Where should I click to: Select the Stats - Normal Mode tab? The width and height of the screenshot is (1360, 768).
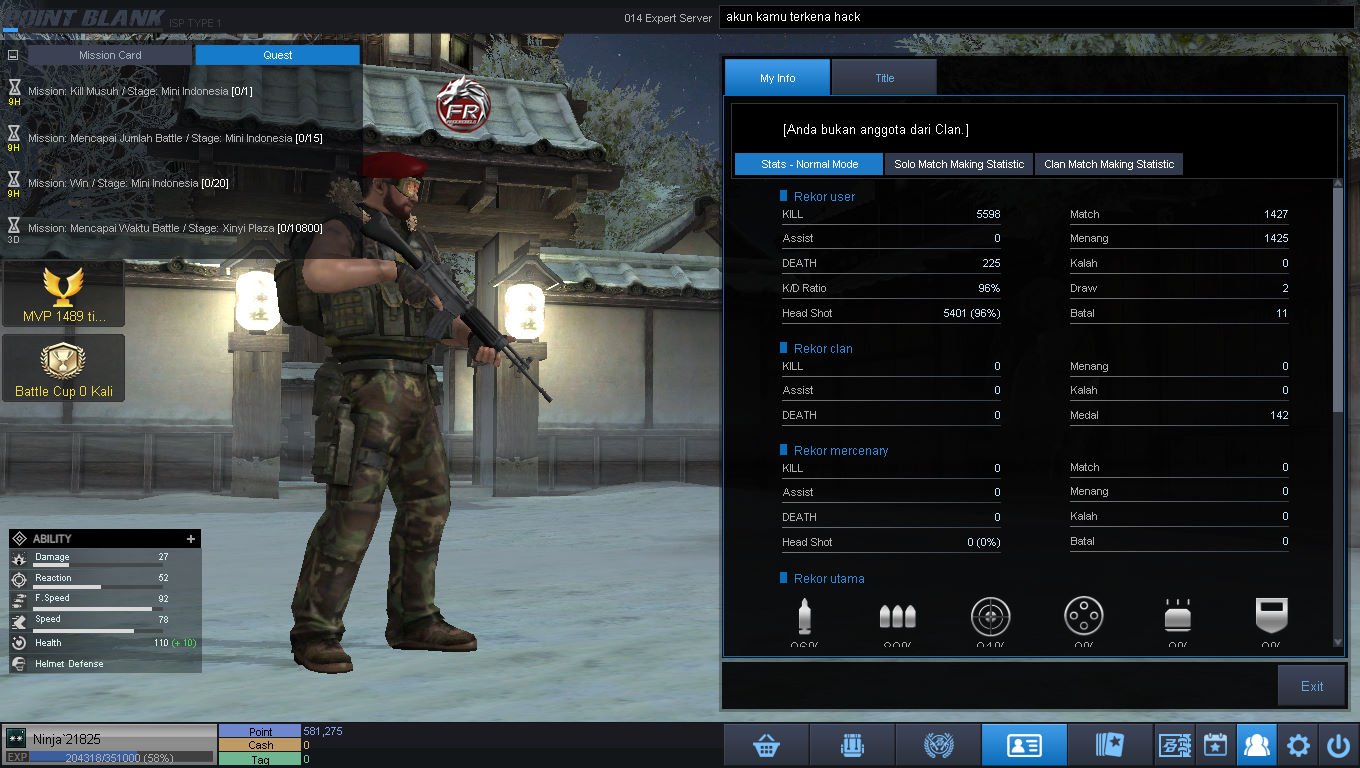[809, 164]
